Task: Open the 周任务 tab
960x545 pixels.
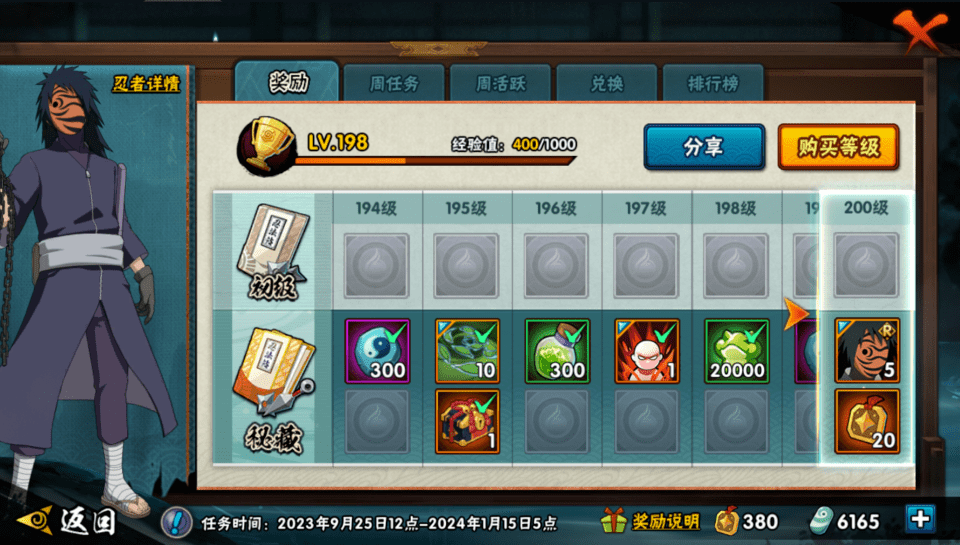Action: (x=393, y=84)
